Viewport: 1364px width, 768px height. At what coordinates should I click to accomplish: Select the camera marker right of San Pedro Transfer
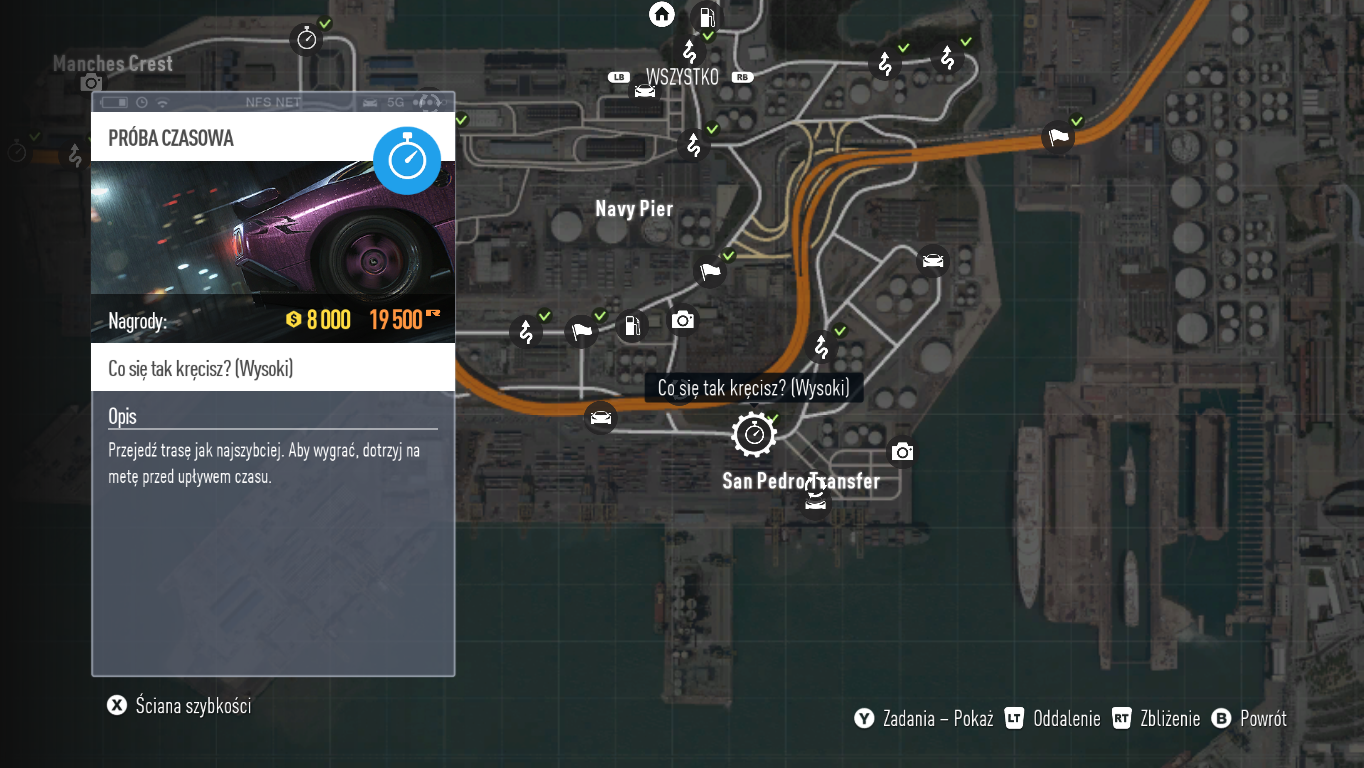(902, 452)
